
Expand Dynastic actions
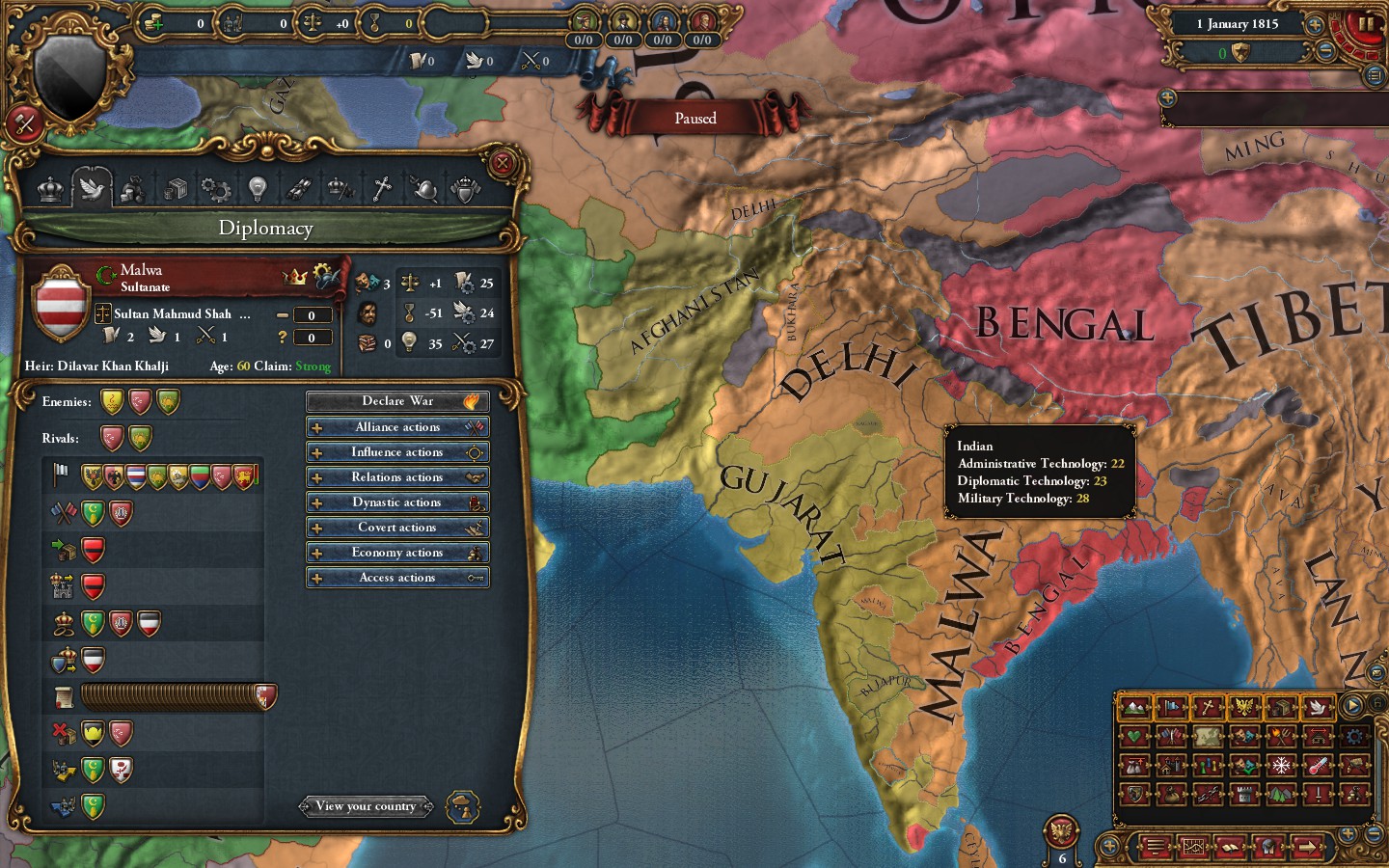pos(396,502)
